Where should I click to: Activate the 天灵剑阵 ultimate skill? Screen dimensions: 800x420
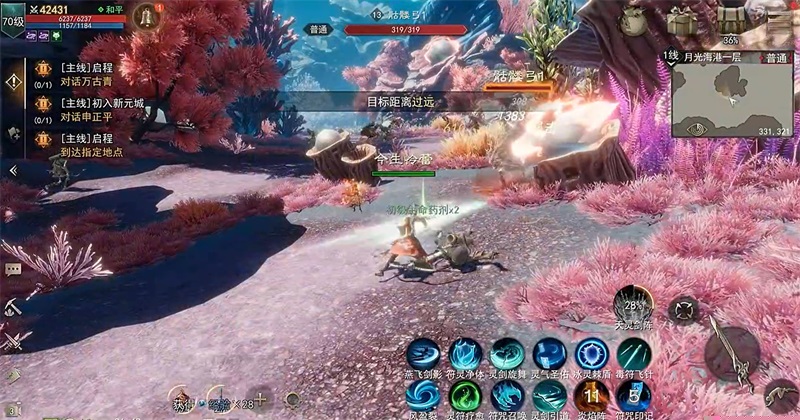click(x=633, y=305)
